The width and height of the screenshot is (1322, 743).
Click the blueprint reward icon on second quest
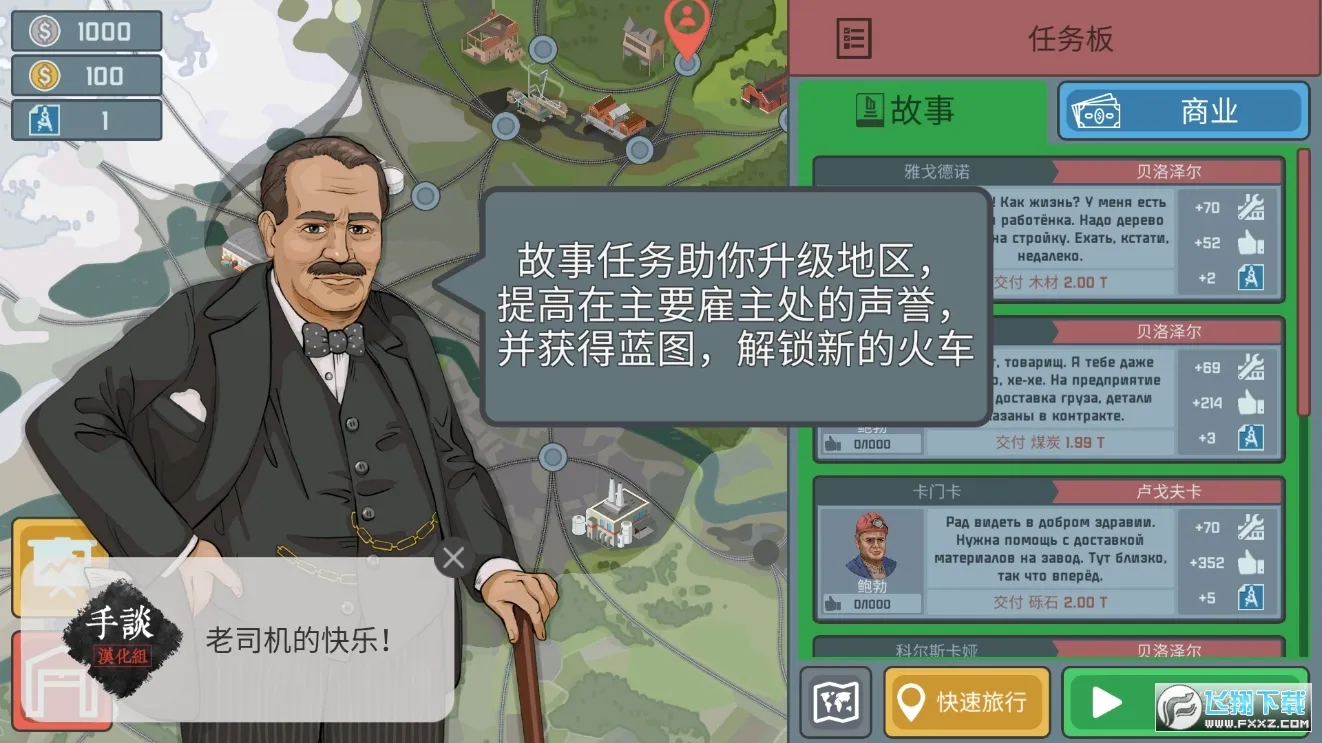pos(1249,438)
